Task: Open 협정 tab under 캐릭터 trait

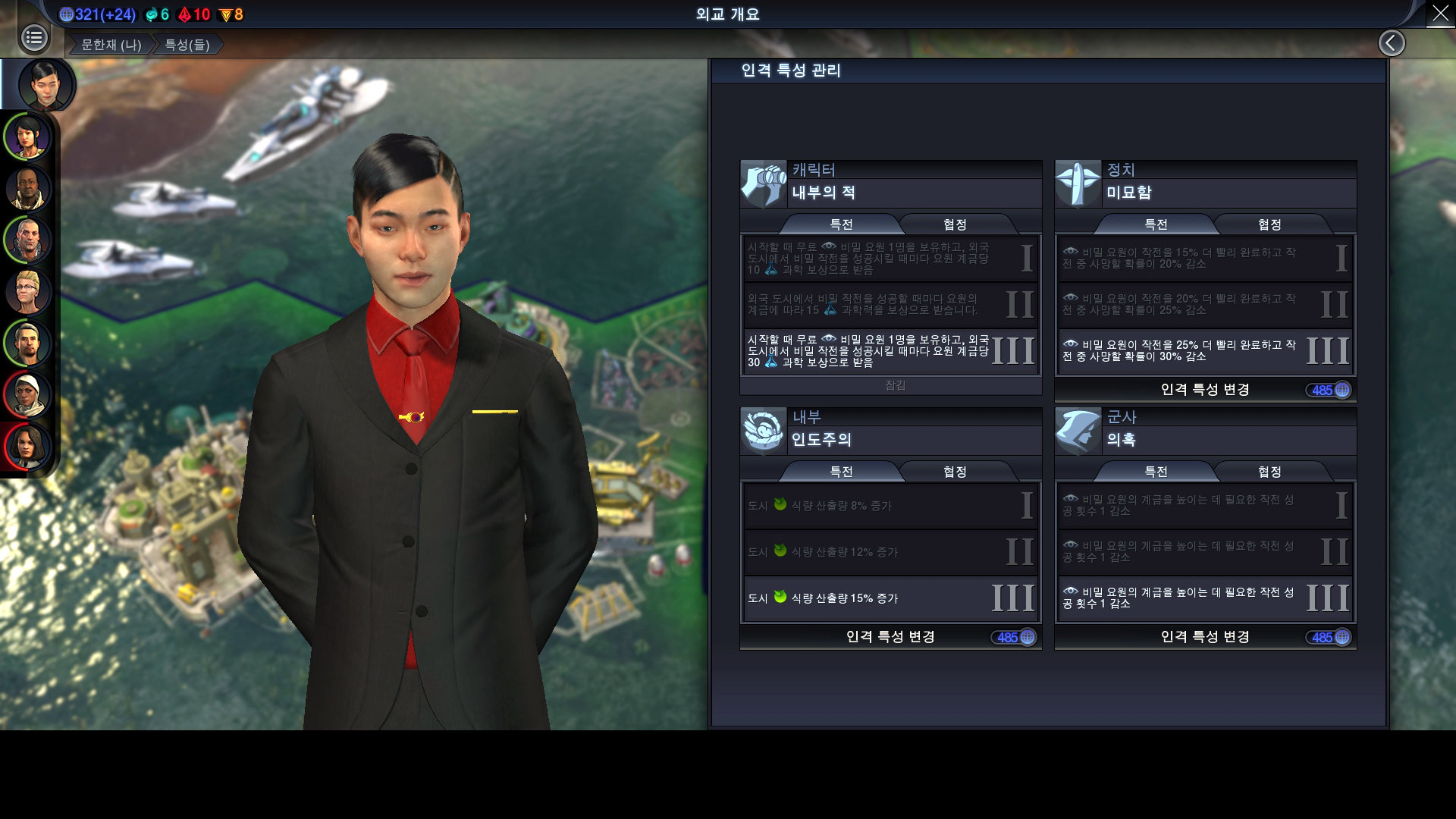Action: tap(955, 224)
